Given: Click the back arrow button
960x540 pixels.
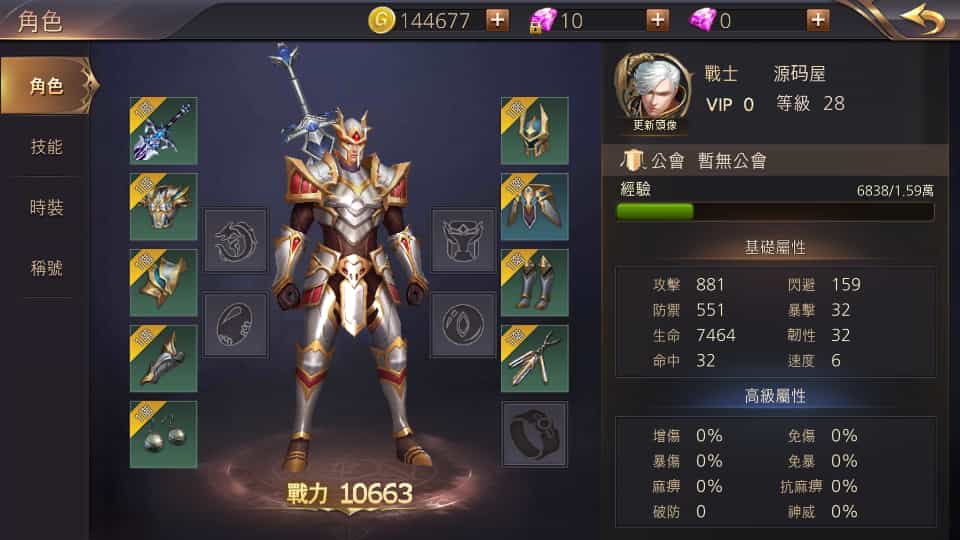Looking at the screenshot, I should (921, 19).
